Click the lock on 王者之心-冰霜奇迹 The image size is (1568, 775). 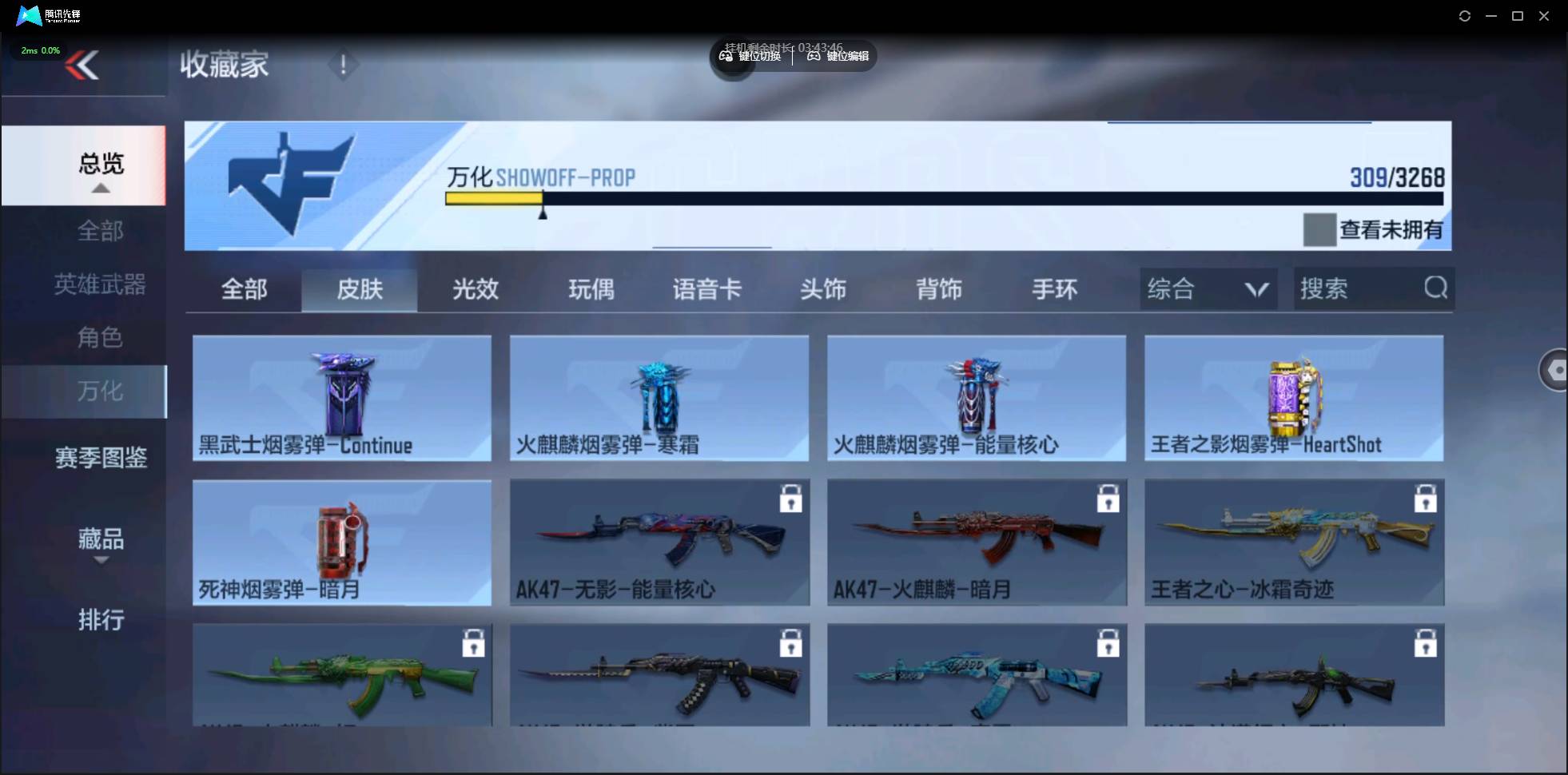[1427, 498]
